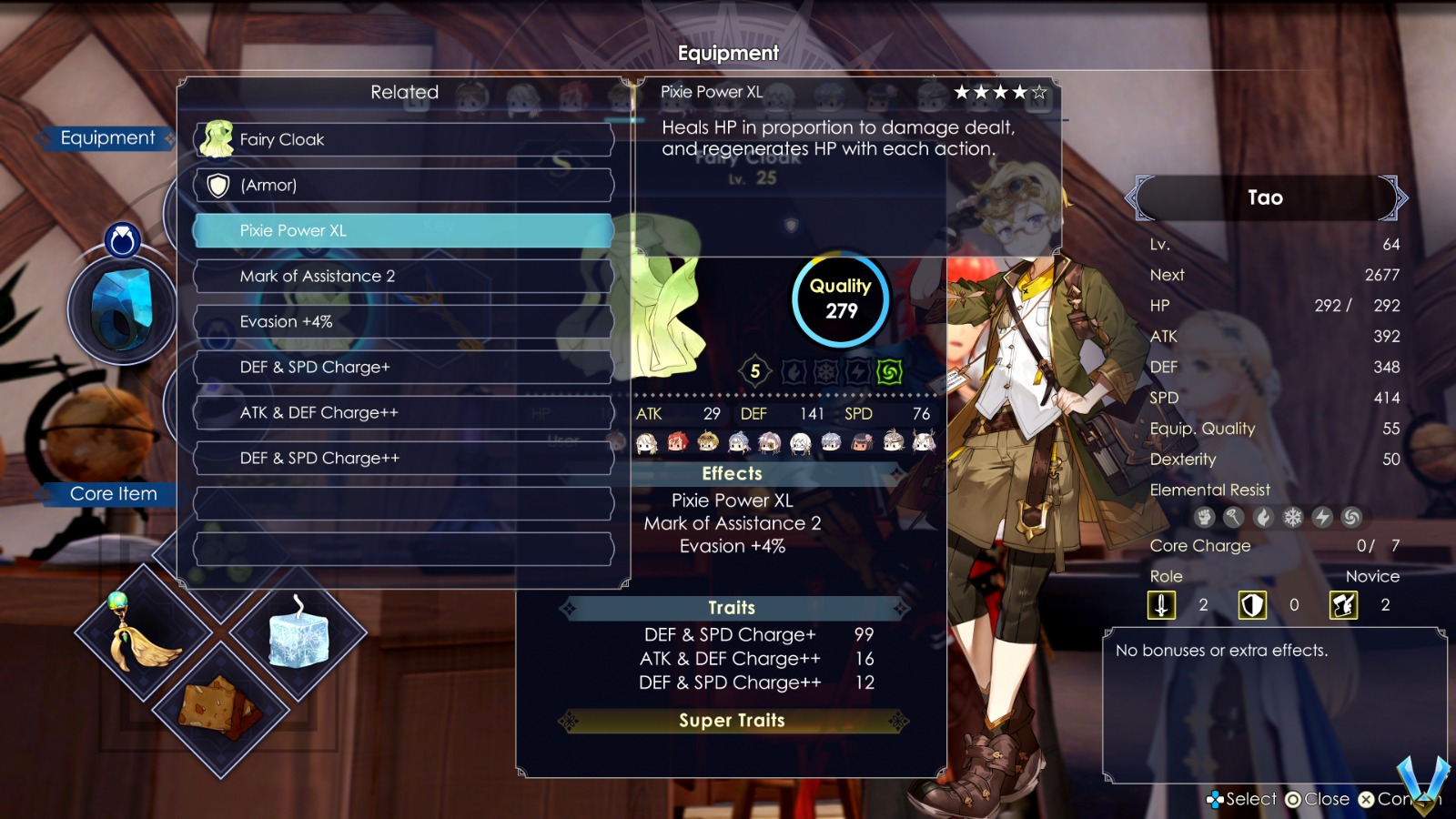The width and height of the screenshot is (1456, 819).
Task: Click the shield defender role icon
Action: (1255, 604)
